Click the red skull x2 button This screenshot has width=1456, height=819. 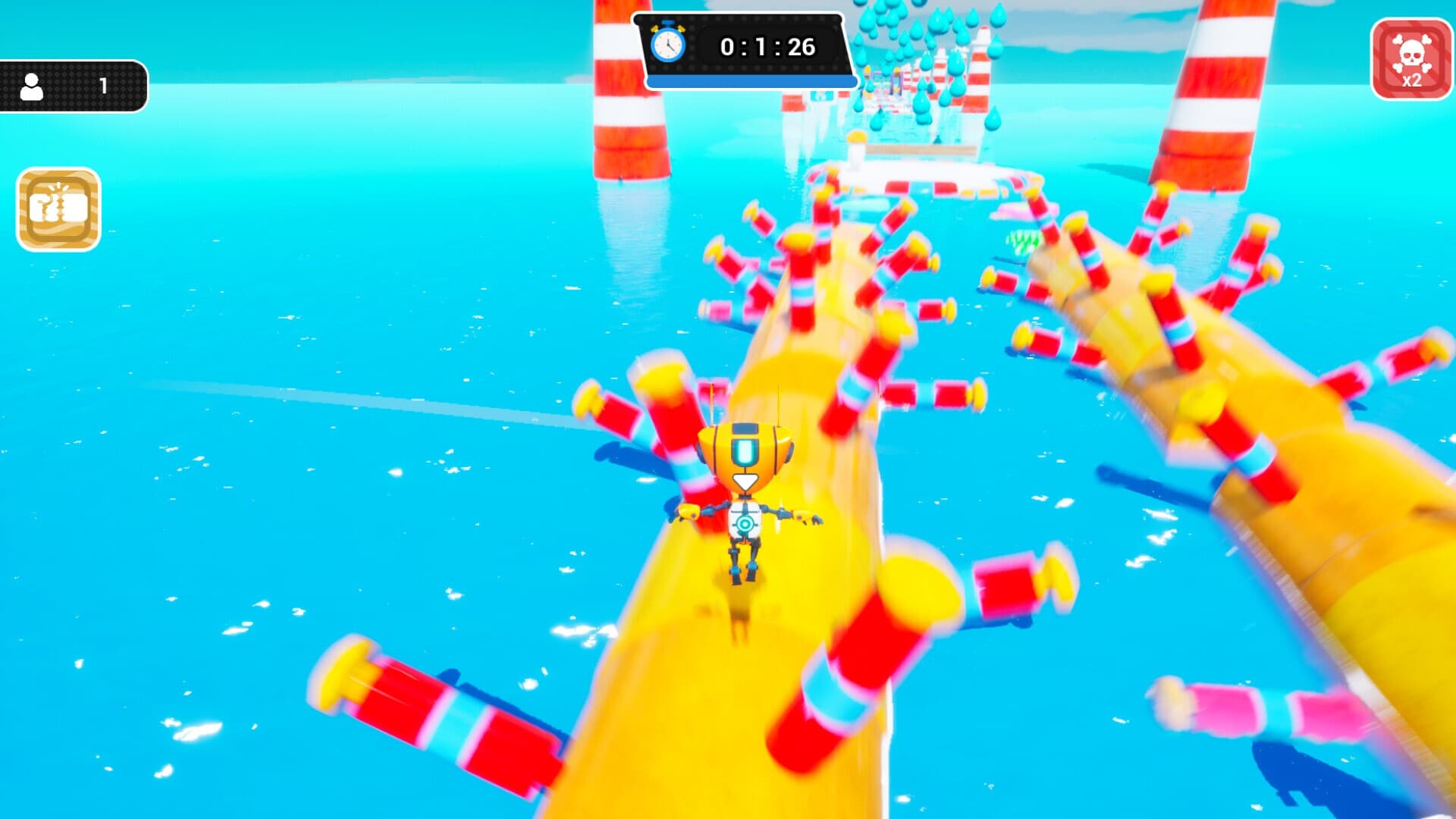tap(1410, 59)
